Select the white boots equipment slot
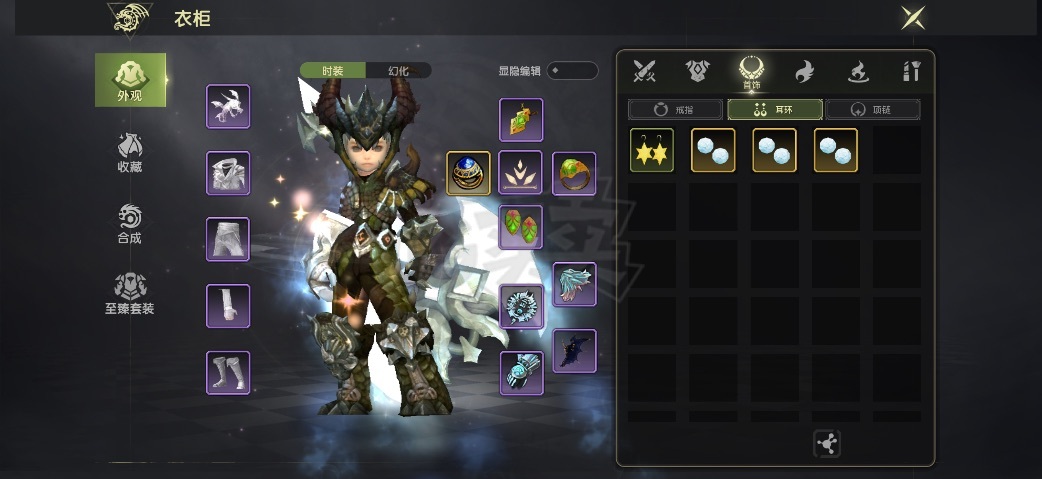 pos(228,372)
